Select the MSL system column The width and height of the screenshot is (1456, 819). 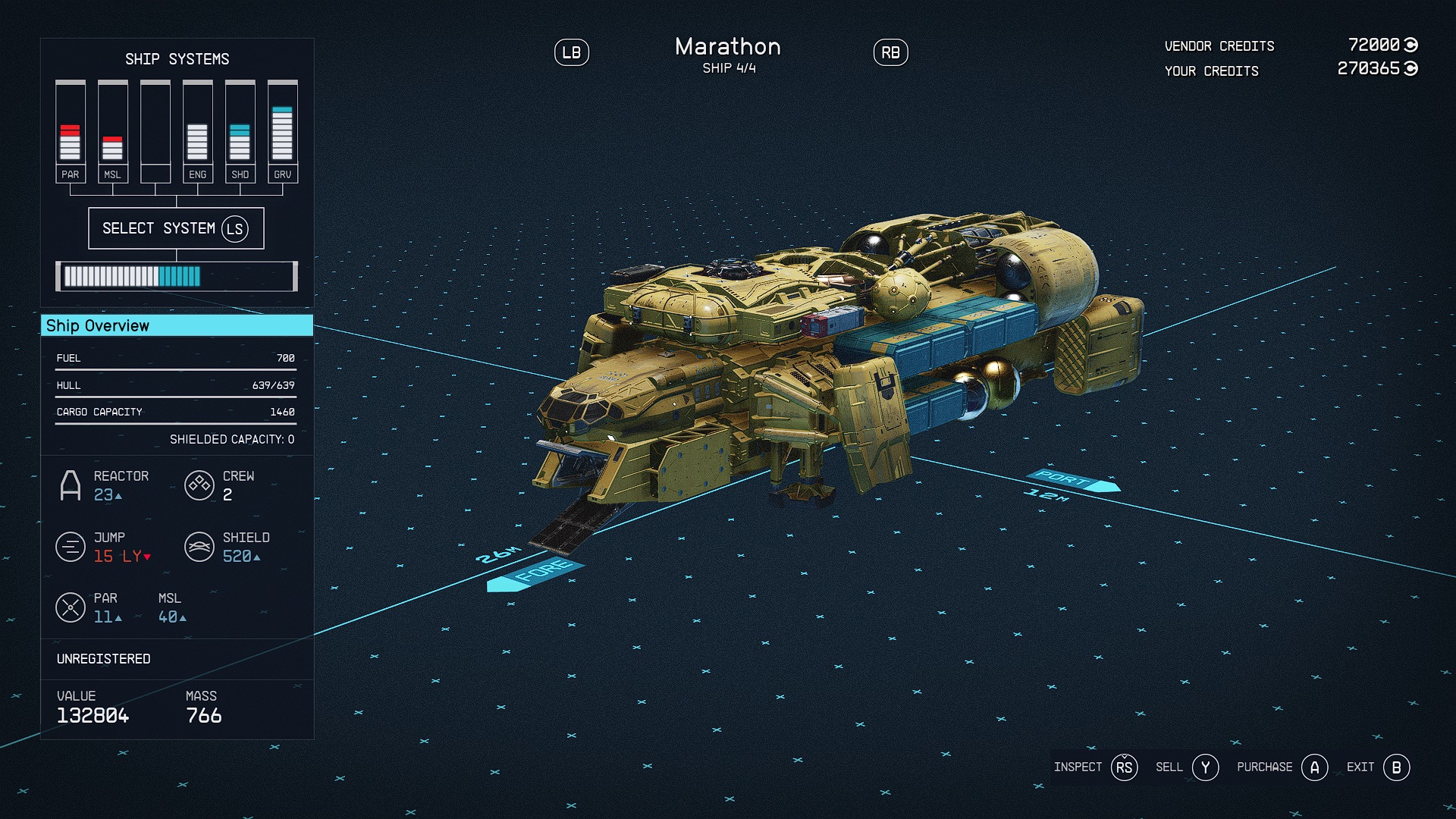pos(112,129)
